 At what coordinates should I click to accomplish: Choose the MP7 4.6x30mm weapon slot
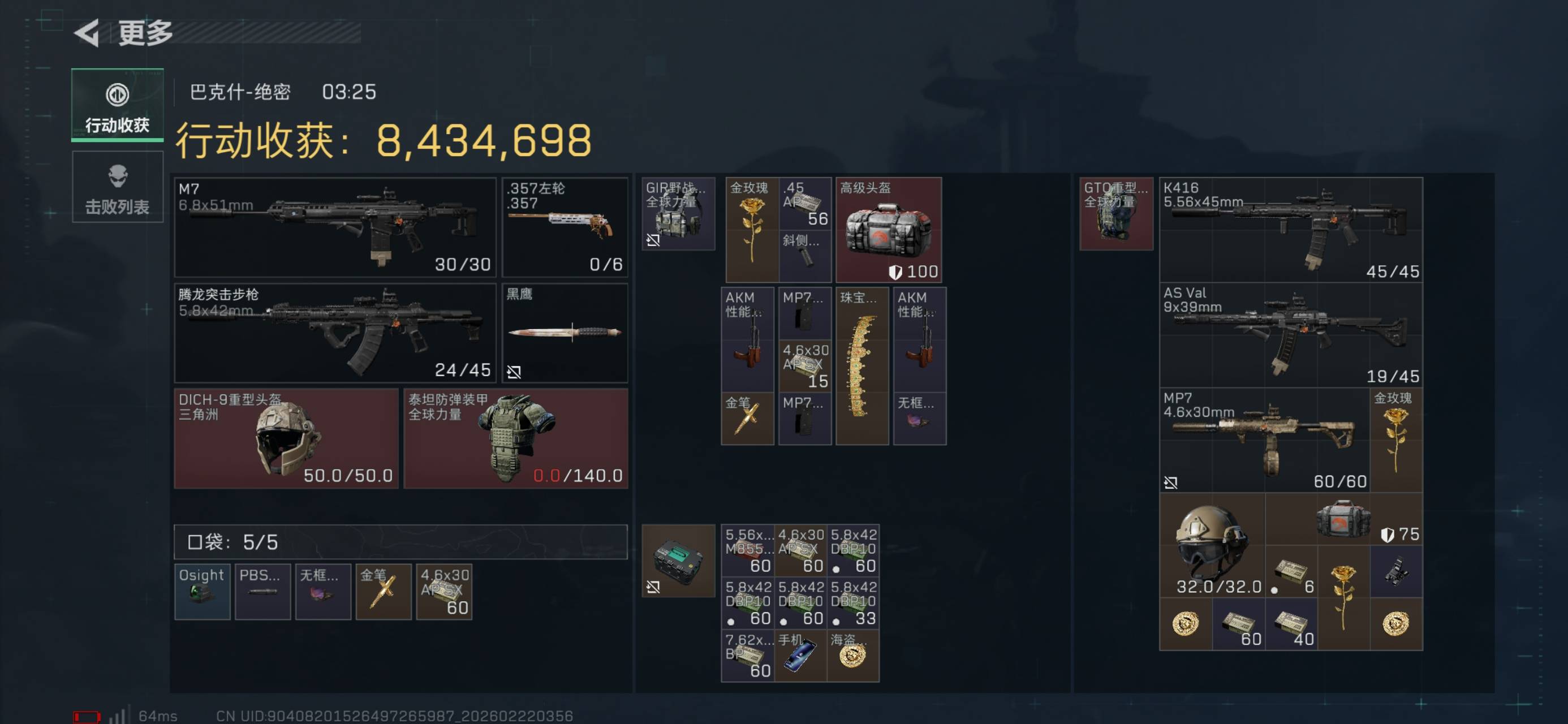1264,440
